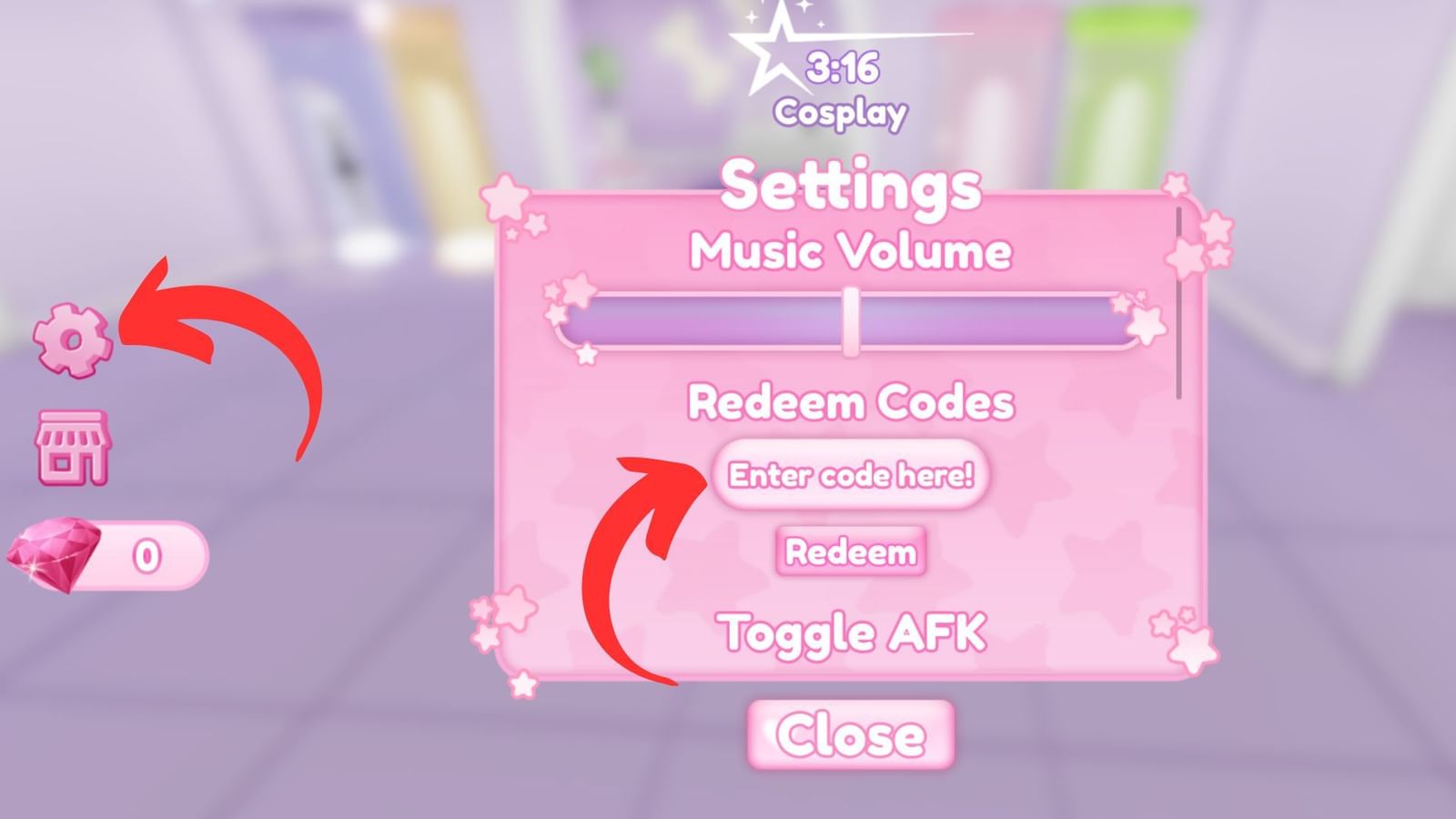Viewport: 1456px width, 819px height.
Task: Select the Settings panel title
Action: [851, 189]
